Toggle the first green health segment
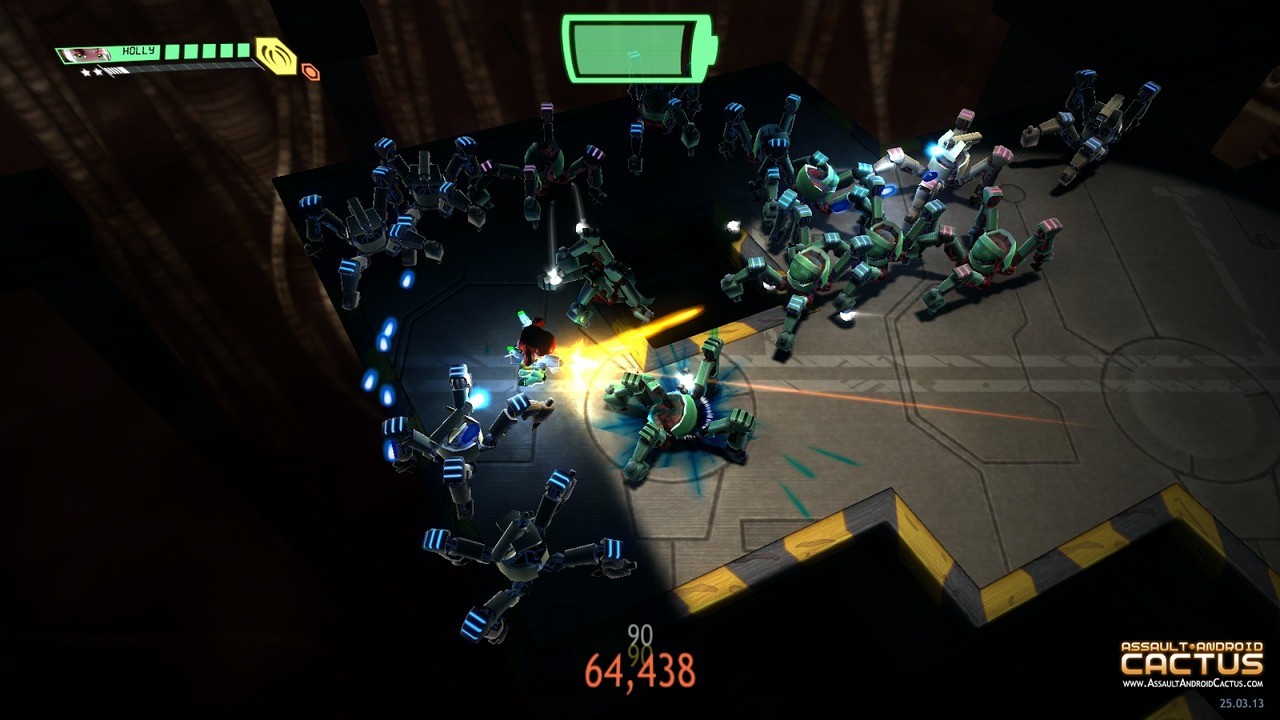The image size is (1280, 720). (x=170, y=52)
